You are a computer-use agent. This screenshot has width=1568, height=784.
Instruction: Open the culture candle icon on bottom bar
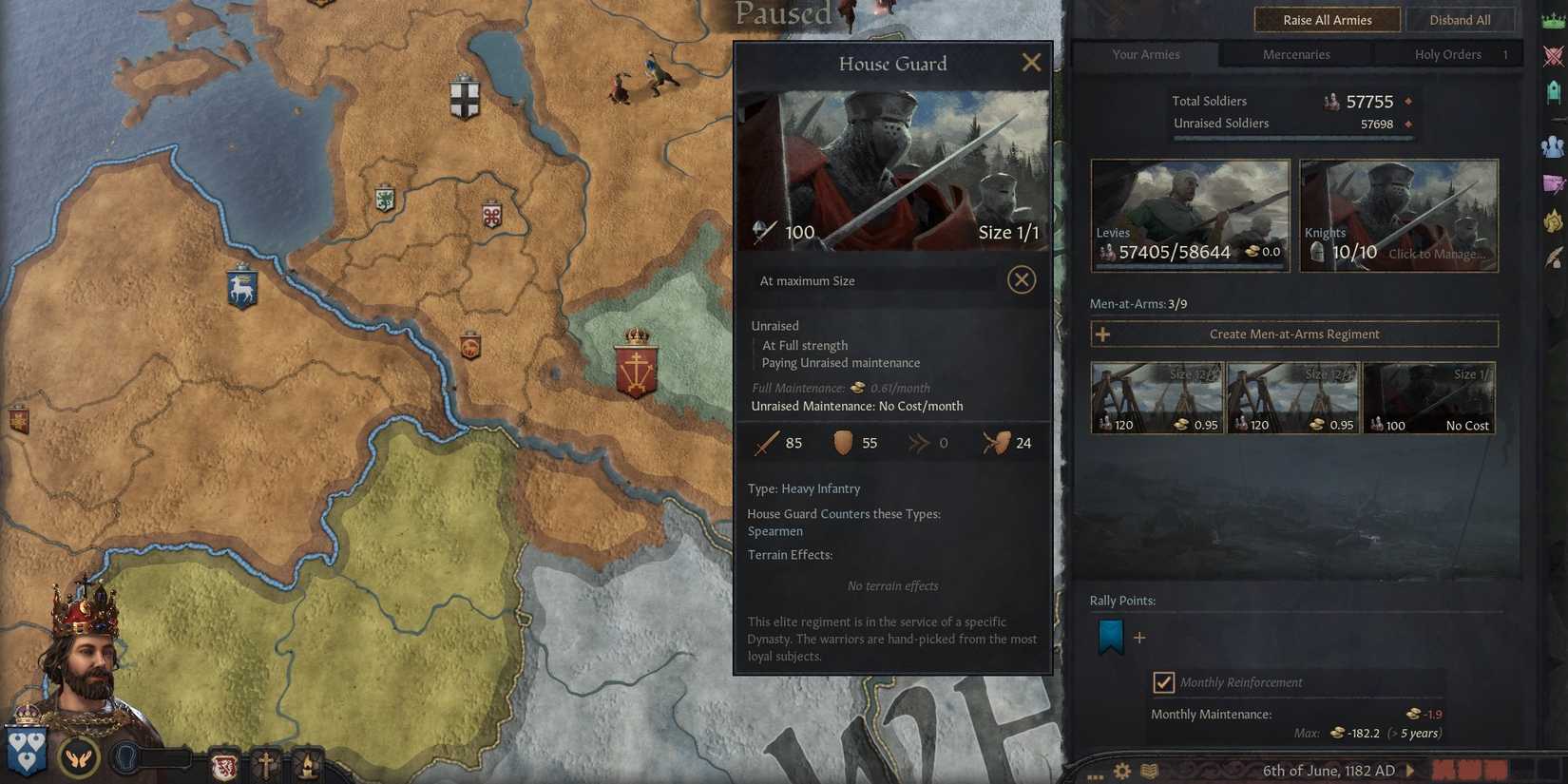[309, 762]
